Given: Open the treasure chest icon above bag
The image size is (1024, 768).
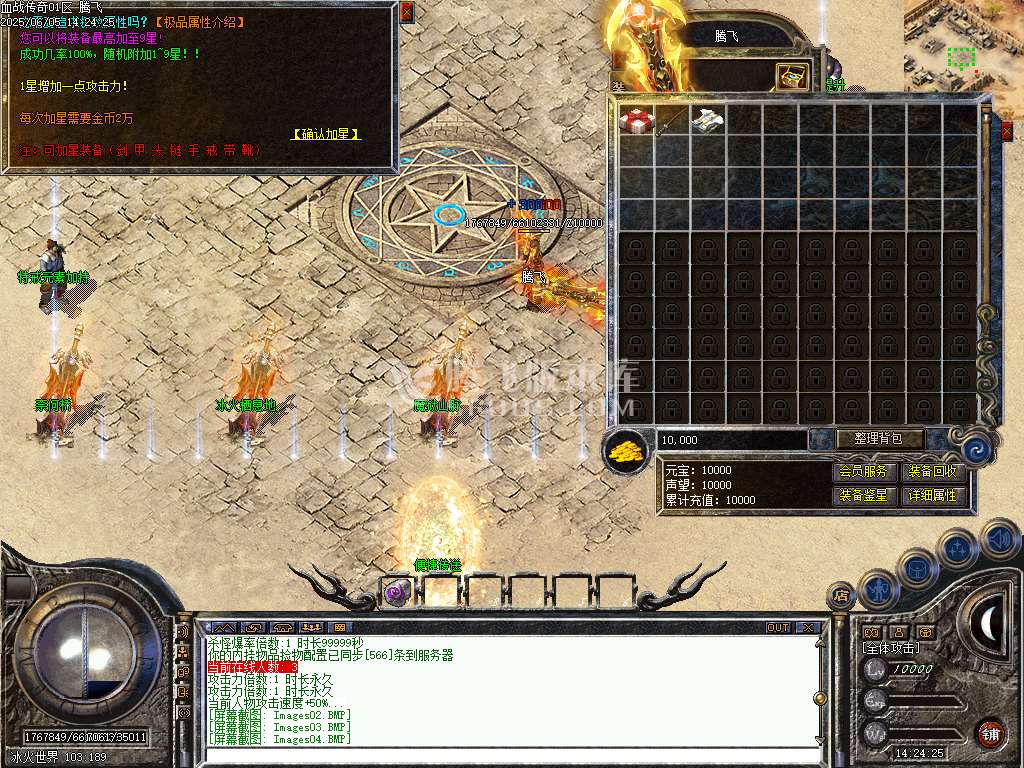Looking at the screenshot, I should click(x=793, y=76).
